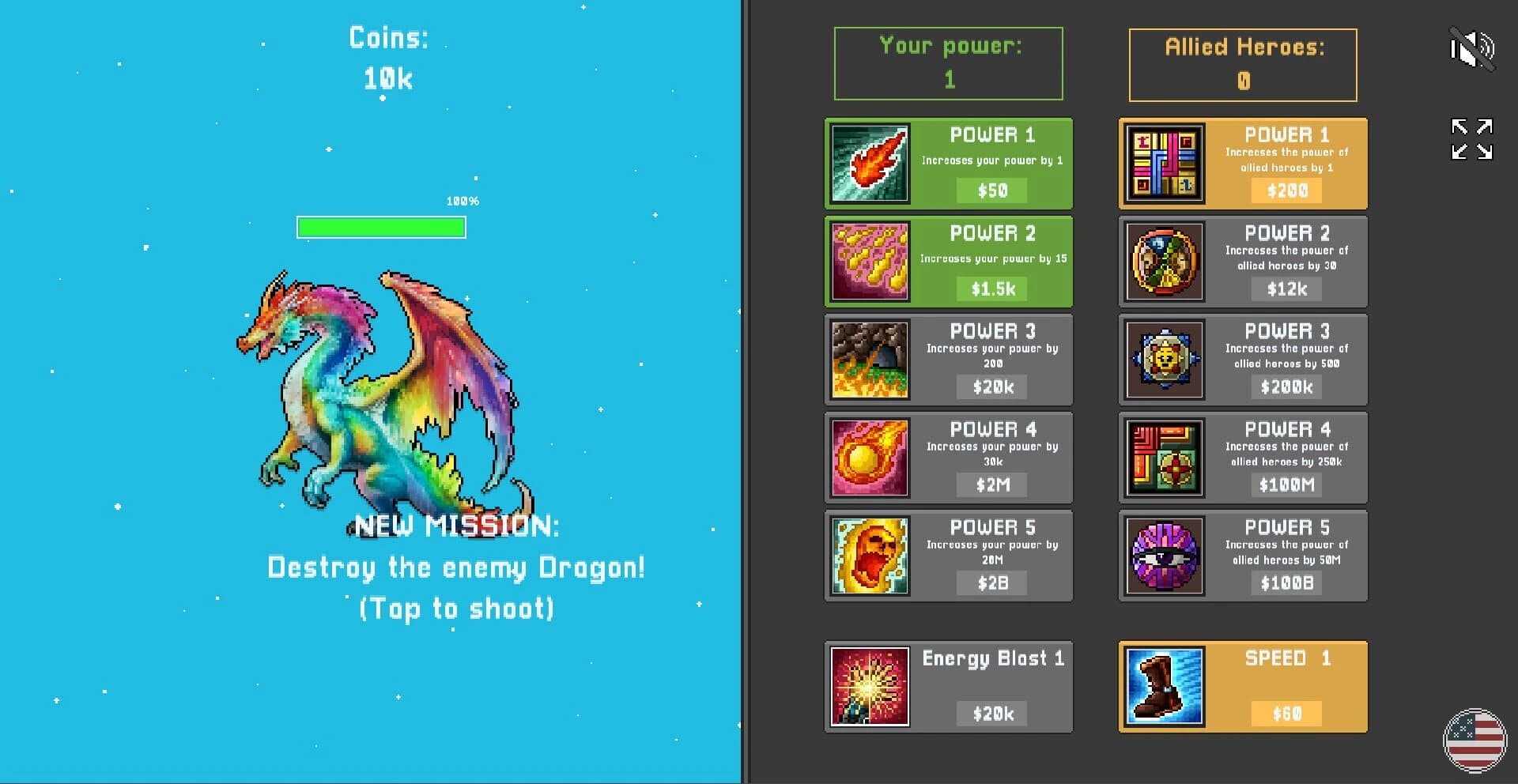The image size is (1518, 784).
Task: Select the fiery skull icon on Power 5
Action: click(869, 556)
